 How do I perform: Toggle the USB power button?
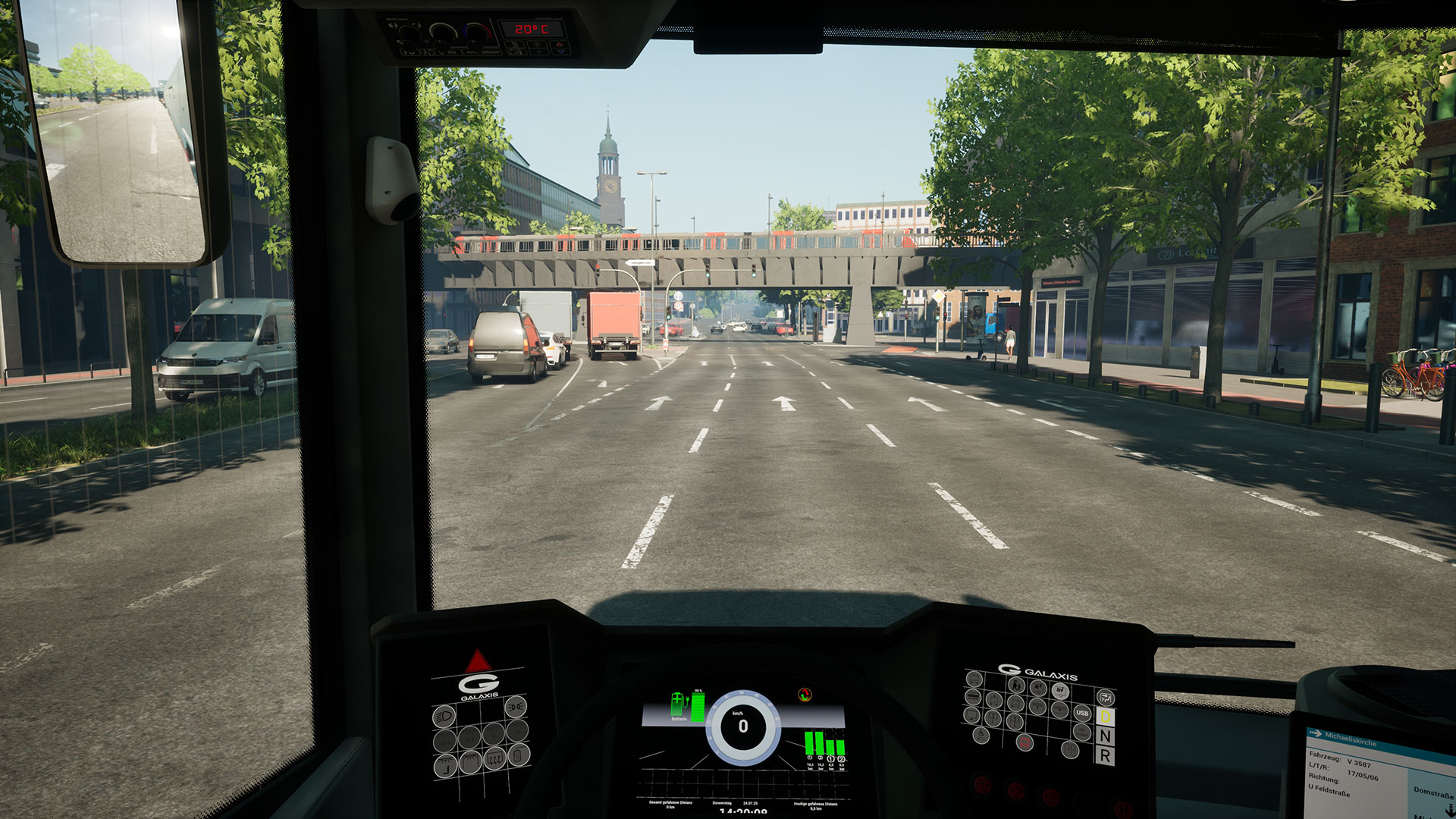(x=1082, y=713)
